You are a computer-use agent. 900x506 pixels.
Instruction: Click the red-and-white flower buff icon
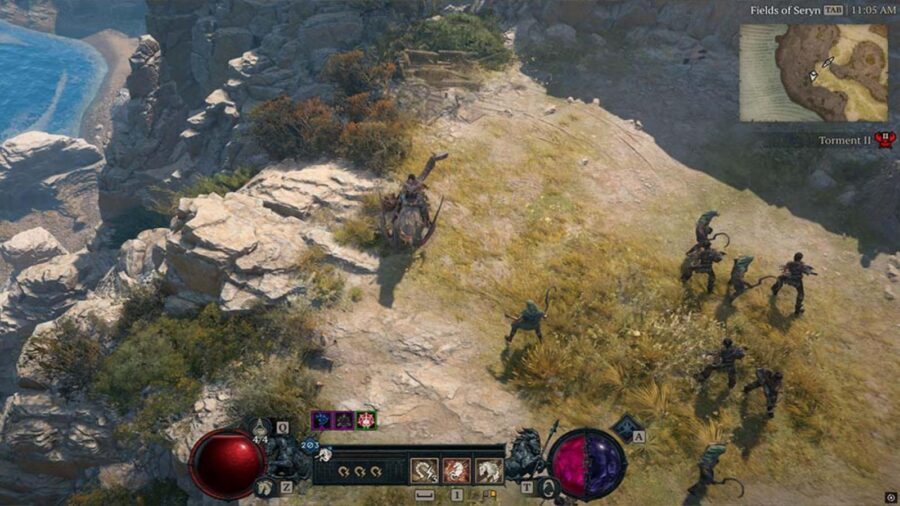click(366, 420)
